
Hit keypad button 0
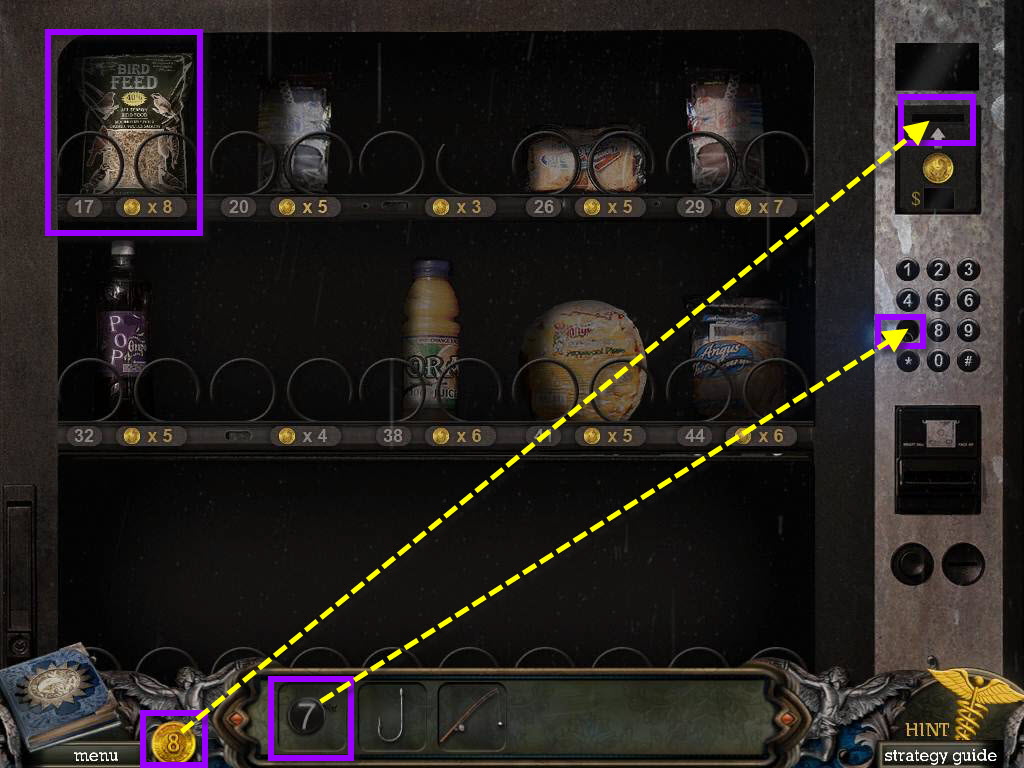coord(938,361)
